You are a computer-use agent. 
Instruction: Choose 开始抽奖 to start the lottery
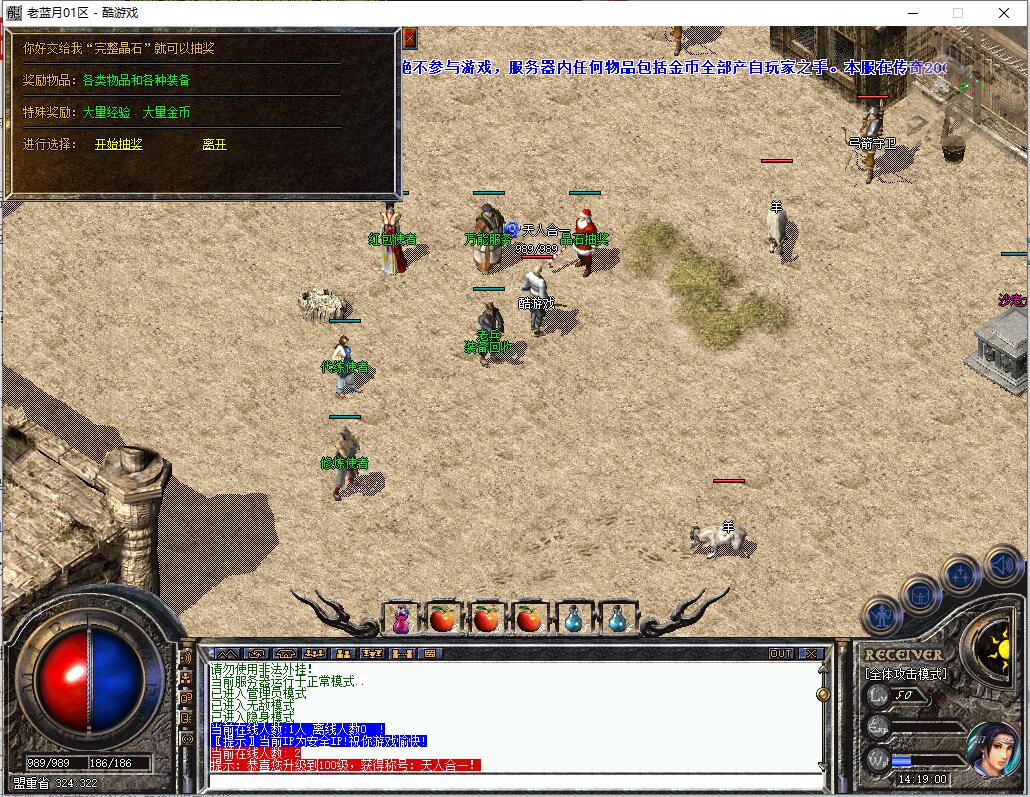tap(119, 144)
